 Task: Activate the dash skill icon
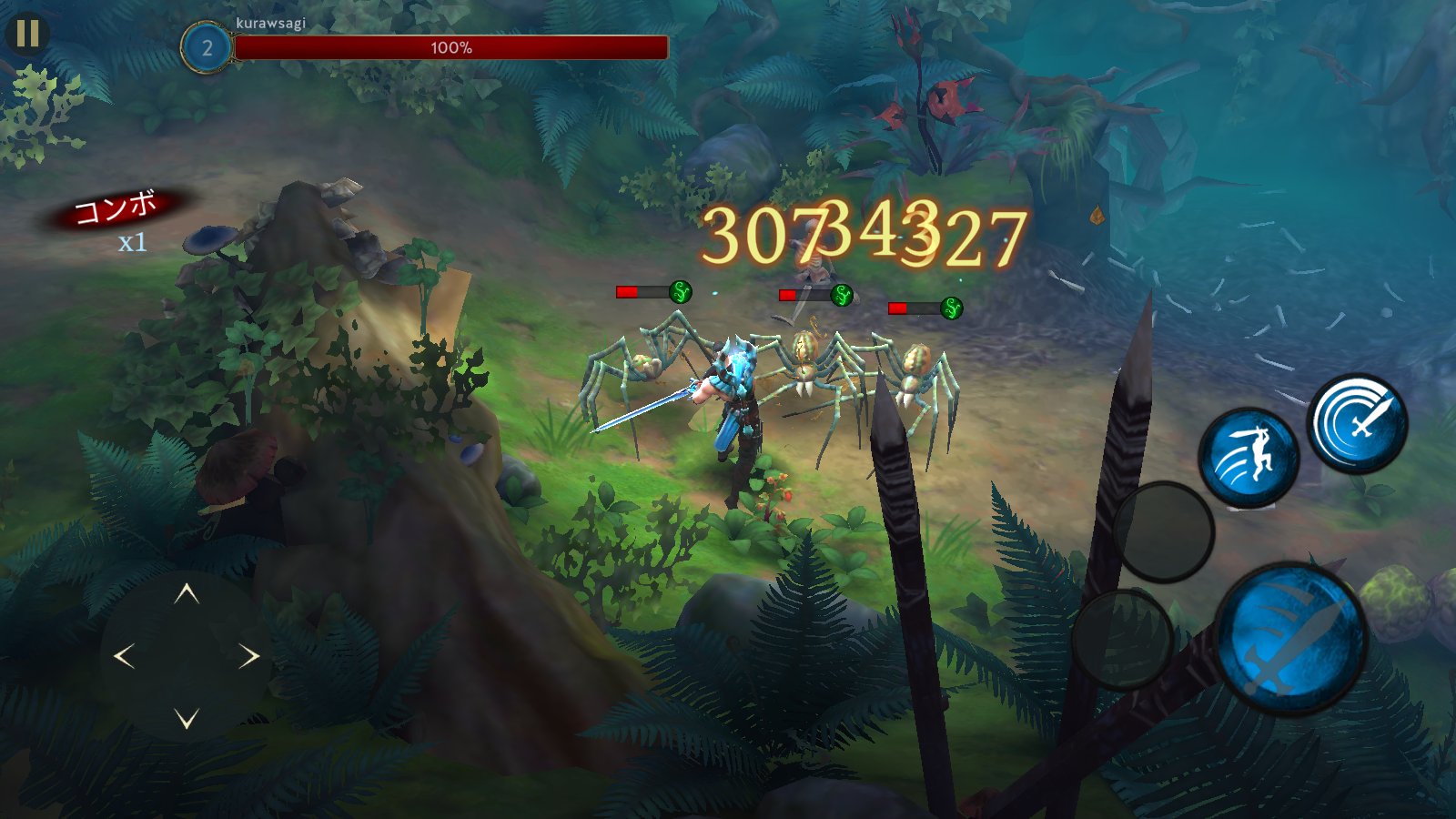pyautogui.click(x=1249, y=458)
